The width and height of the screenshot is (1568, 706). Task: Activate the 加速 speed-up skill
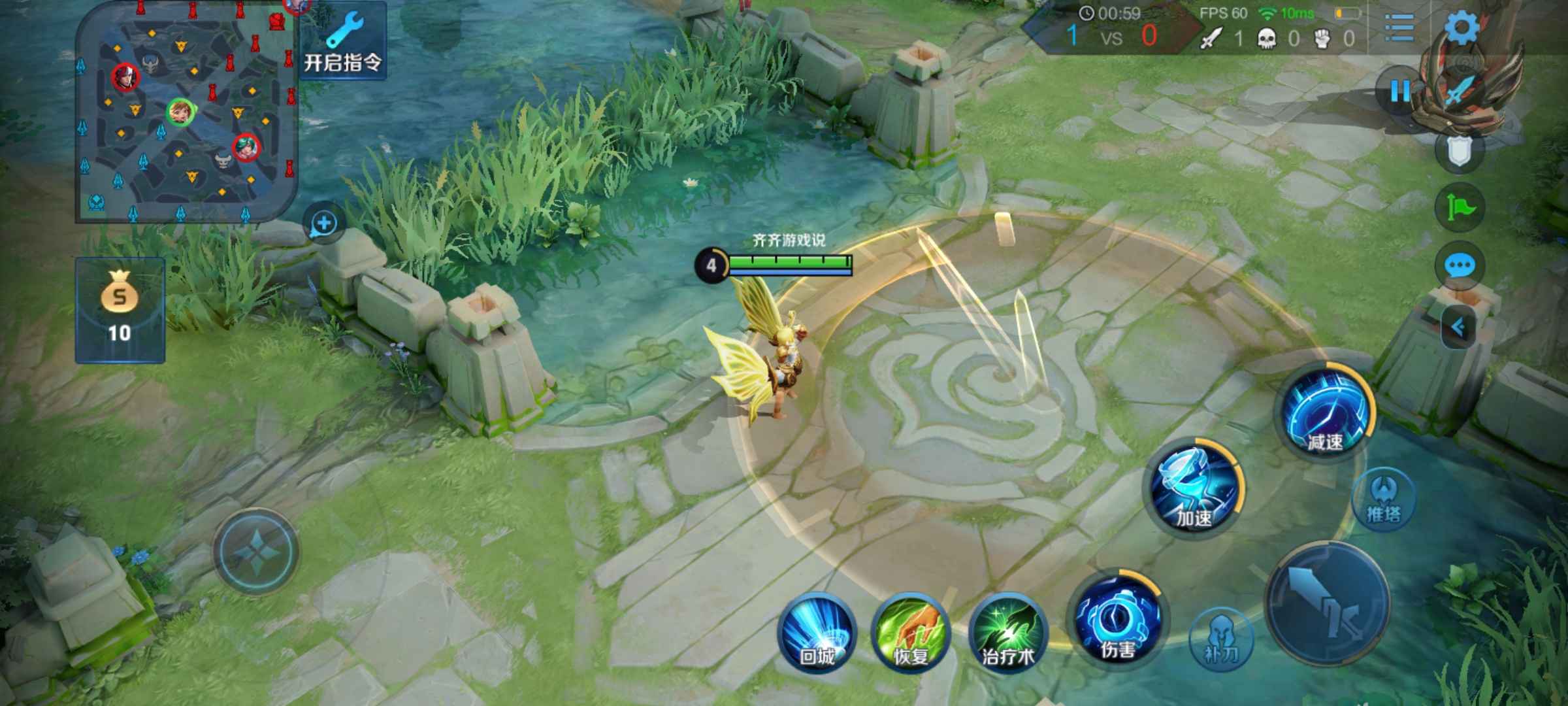coord(1194,489)
